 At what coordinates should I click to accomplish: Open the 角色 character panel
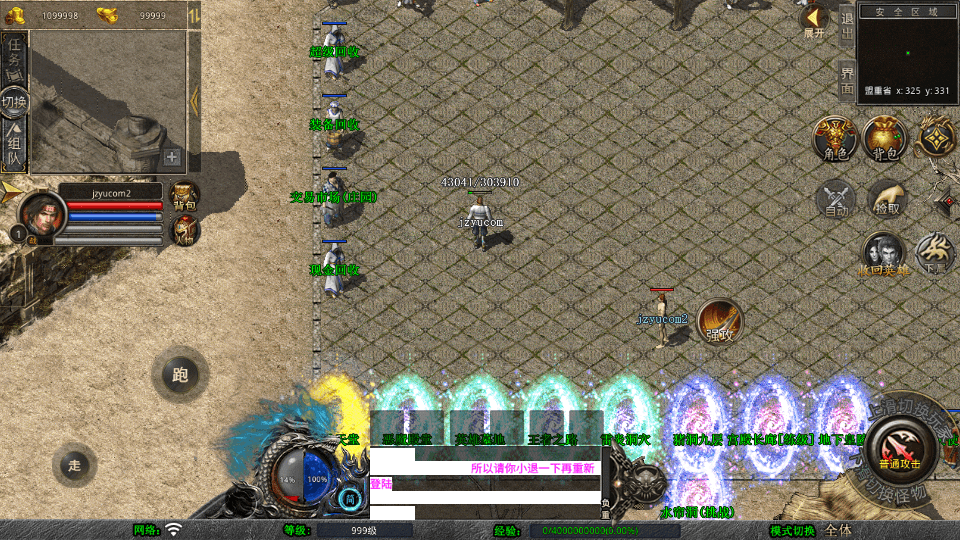[x=834, y=137]
